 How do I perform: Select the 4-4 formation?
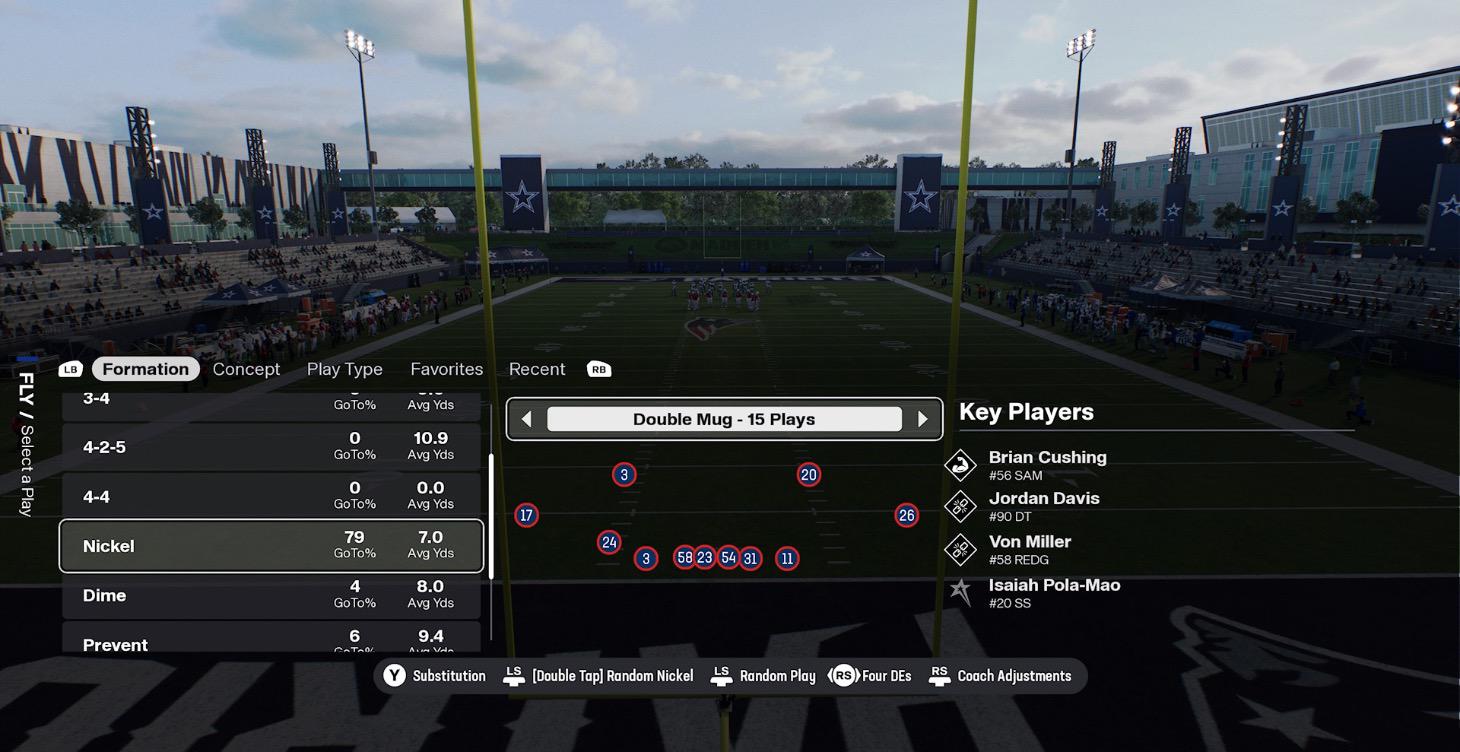(271, 496)
